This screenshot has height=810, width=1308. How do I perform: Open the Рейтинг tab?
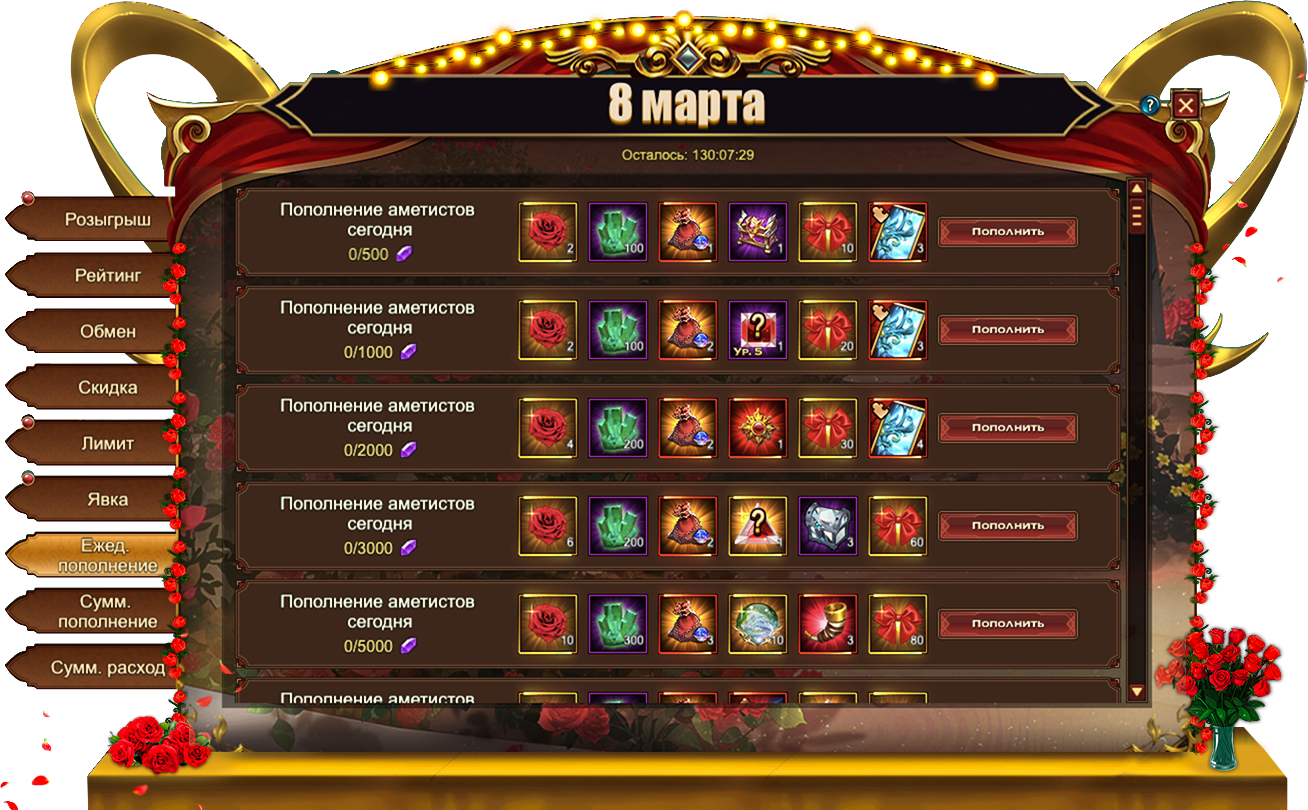[x=106, y=275]
